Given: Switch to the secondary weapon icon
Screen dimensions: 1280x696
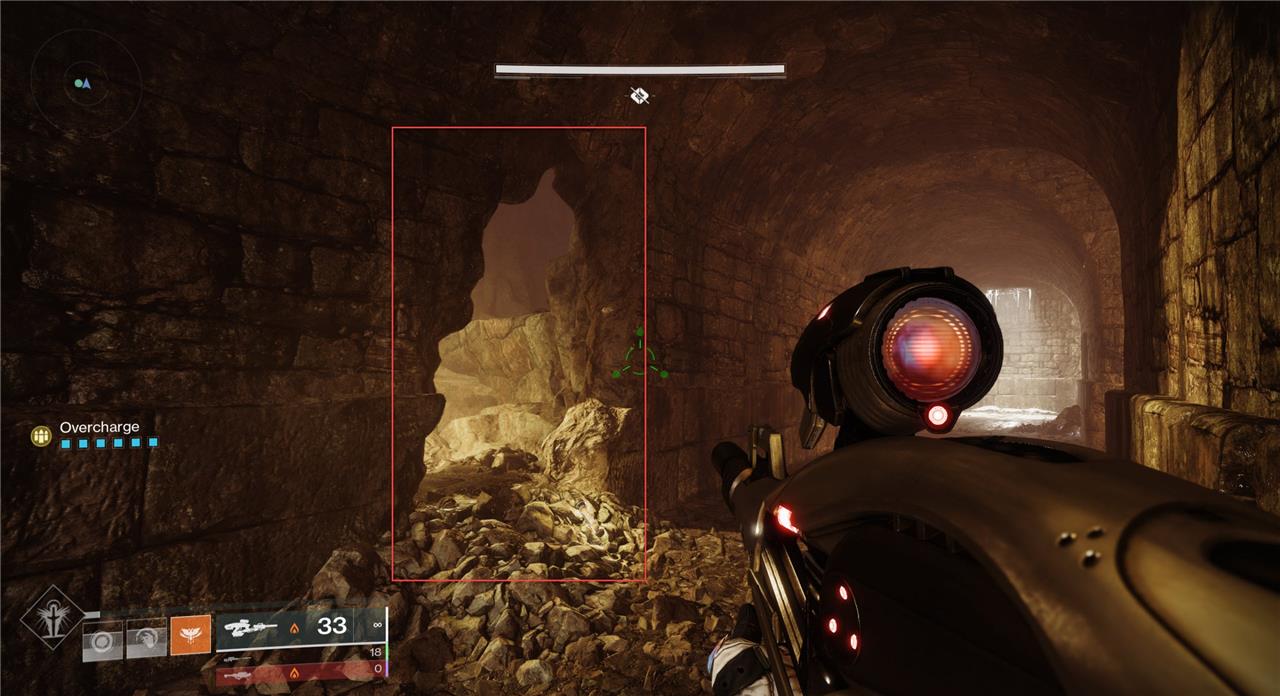Looking at the screenshot, I should [237, 658].
